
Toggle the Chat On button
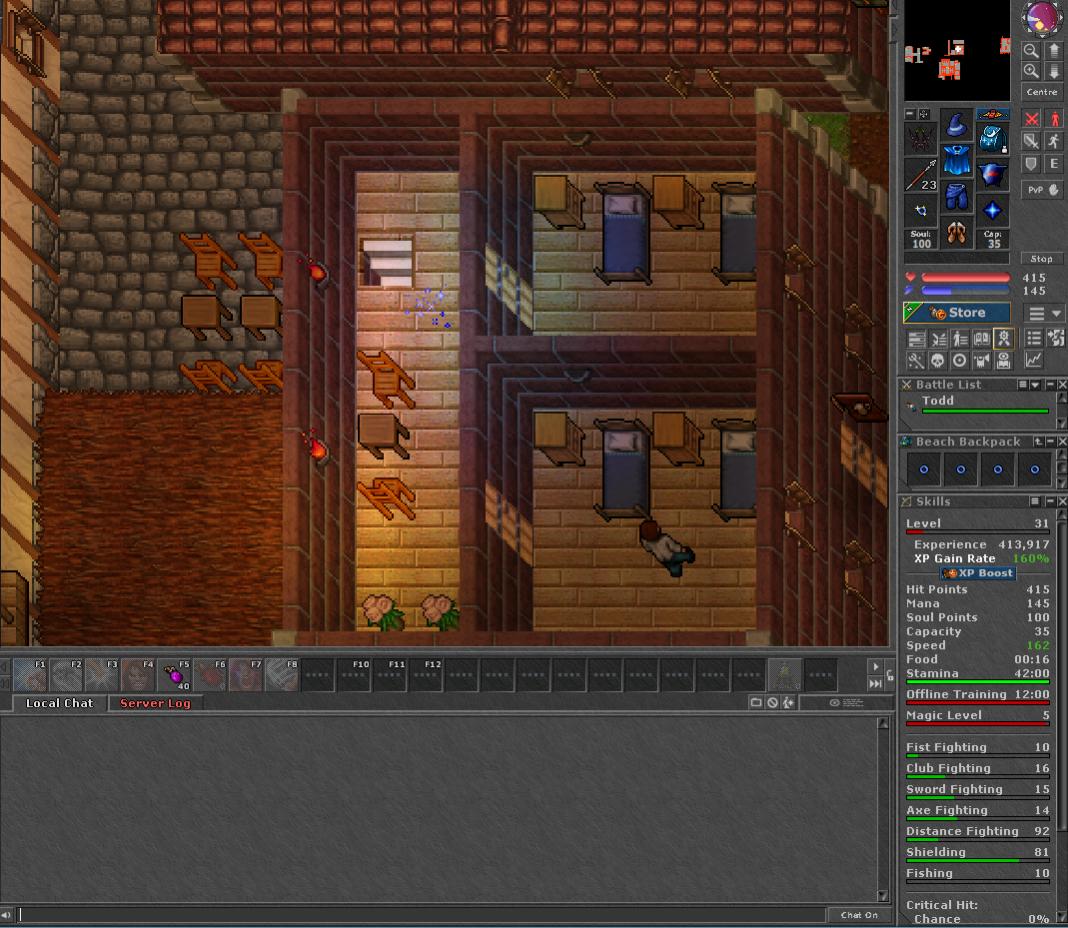pyautogui.click(x=859, y=914)
